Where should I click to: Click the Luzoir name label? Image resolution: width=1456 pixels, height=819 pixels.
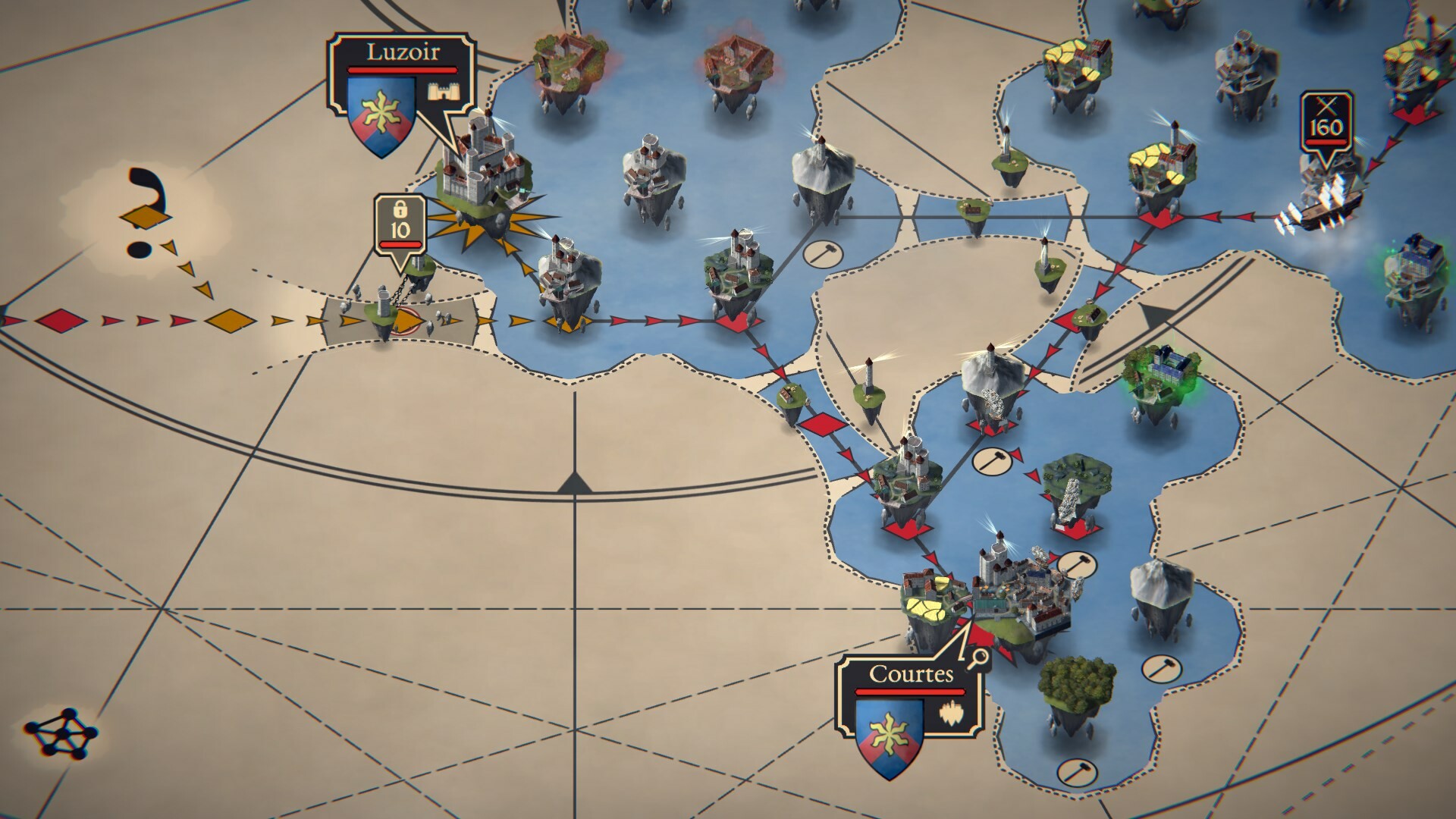click(402, 53)
